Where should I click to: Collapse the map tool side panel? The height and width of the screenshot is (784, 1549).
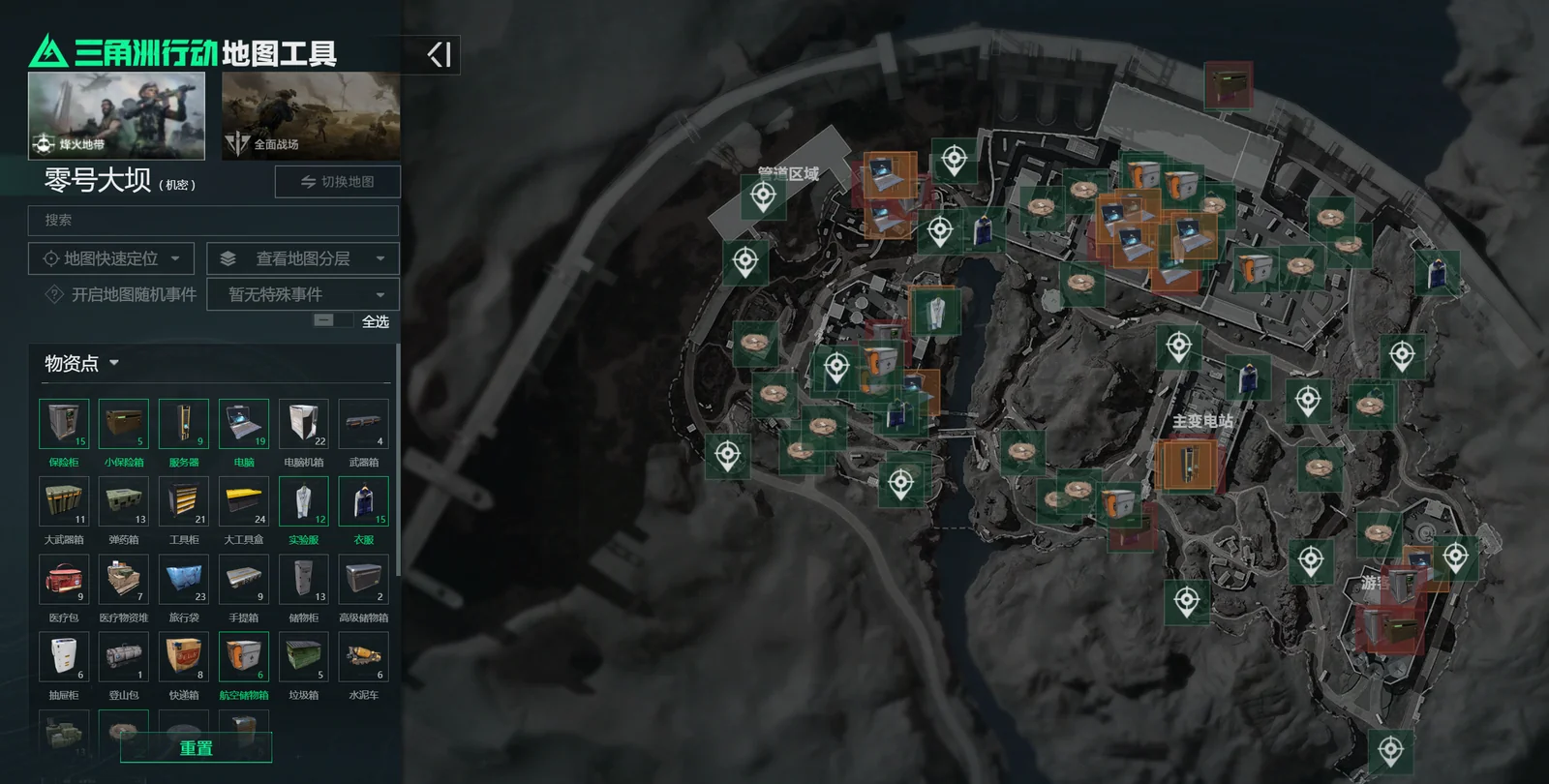click(x=439, y=54)
